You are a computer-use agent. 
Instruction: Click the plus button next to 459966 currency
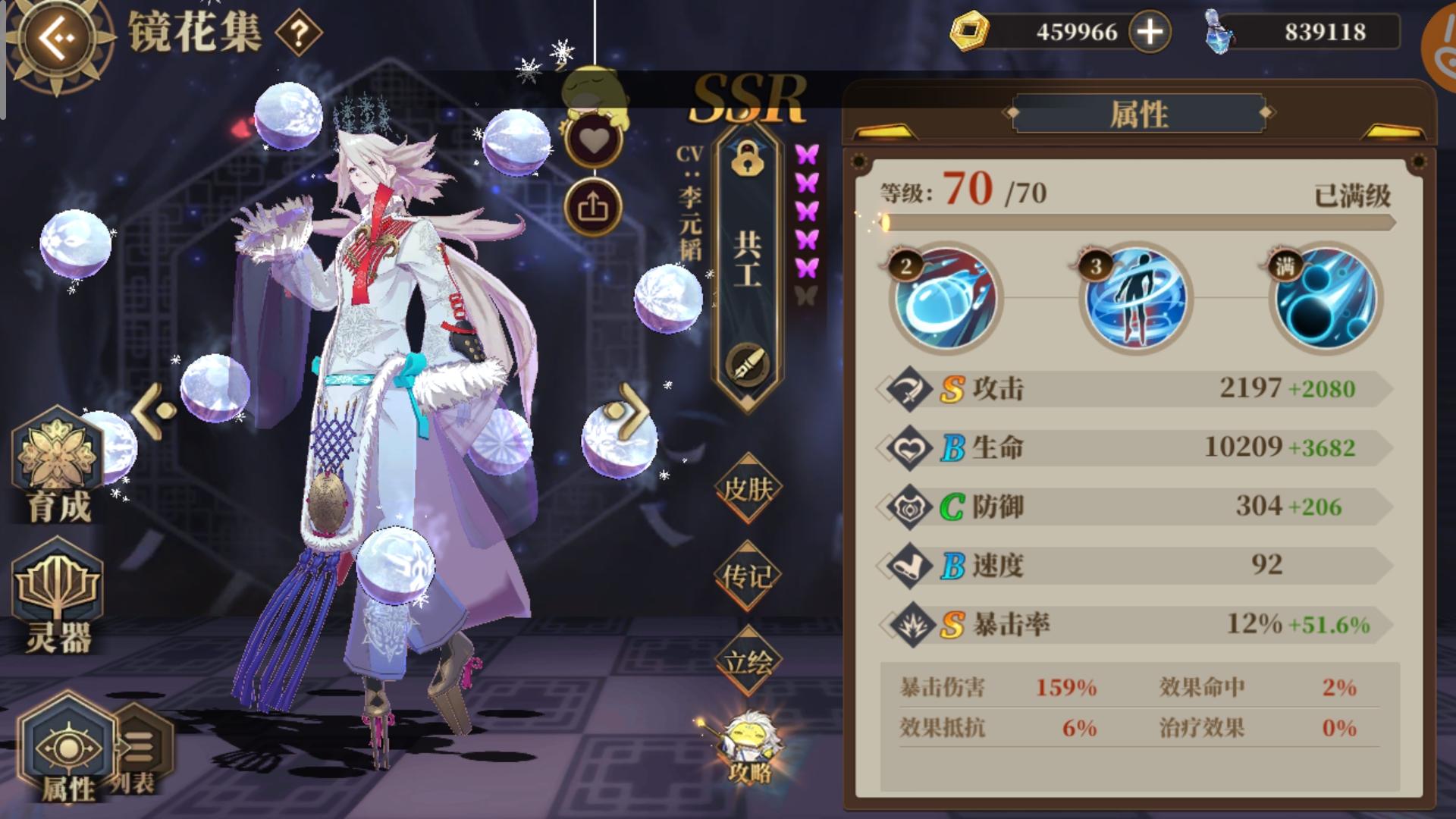[1151, 32]
